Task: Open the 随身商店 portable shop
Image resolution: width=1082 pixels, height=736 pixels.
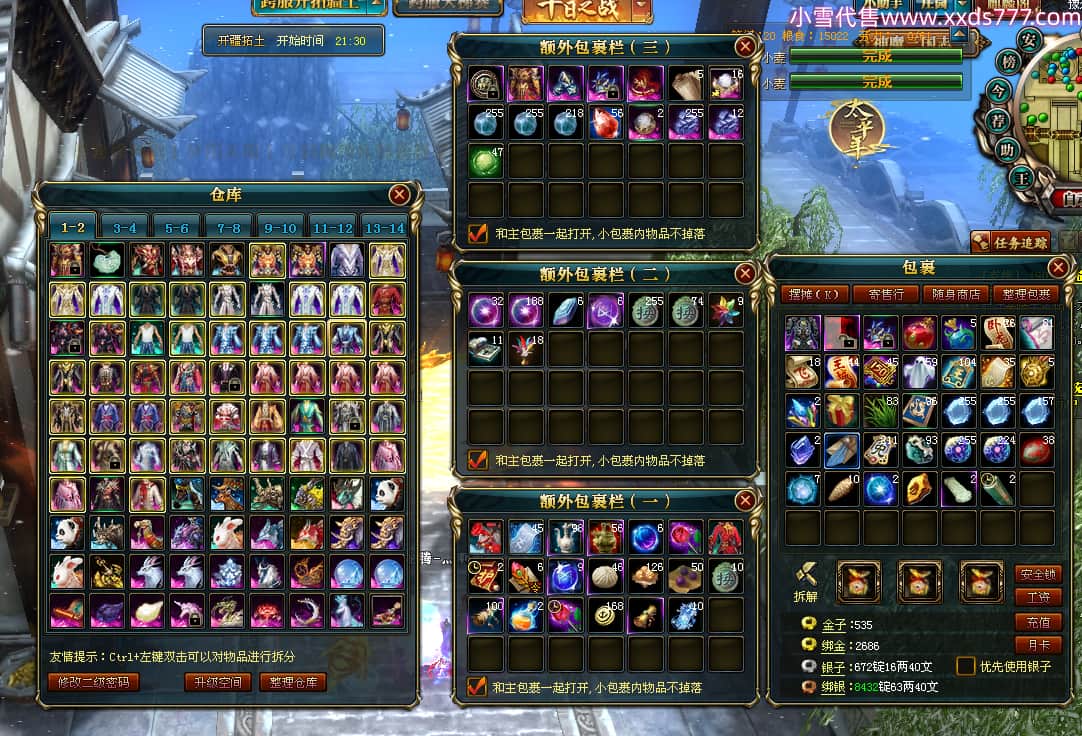Action: click(955, 294)
